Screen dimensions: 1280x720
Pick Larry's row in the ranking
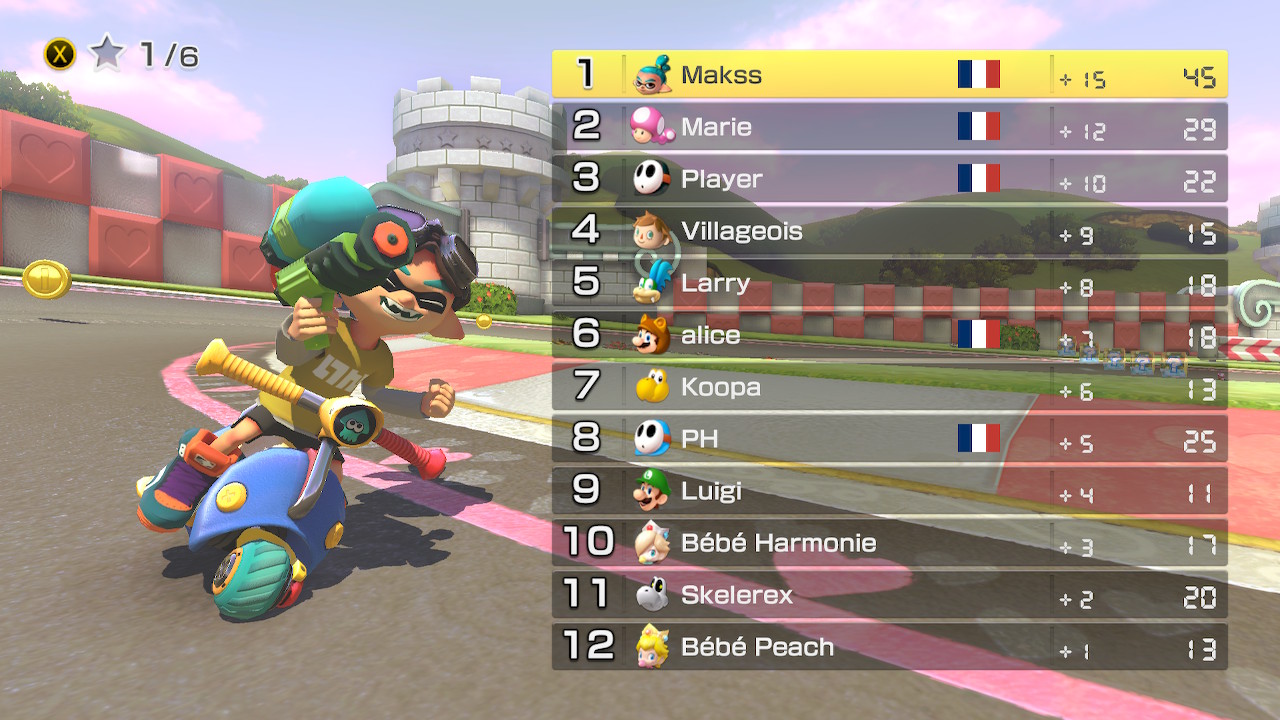[889, 283]
